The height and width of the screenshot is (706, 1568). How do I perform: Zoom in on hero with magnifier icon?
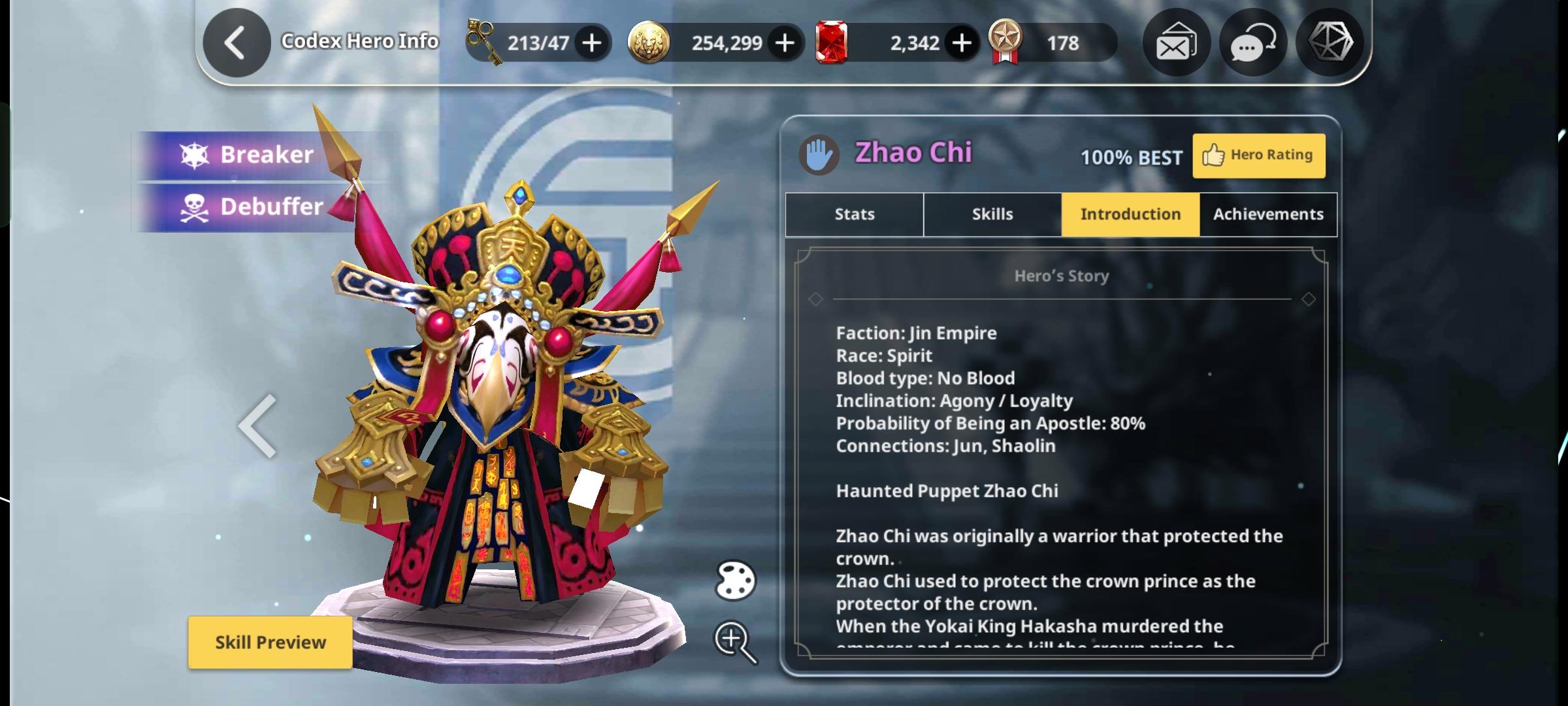(734, 642)
